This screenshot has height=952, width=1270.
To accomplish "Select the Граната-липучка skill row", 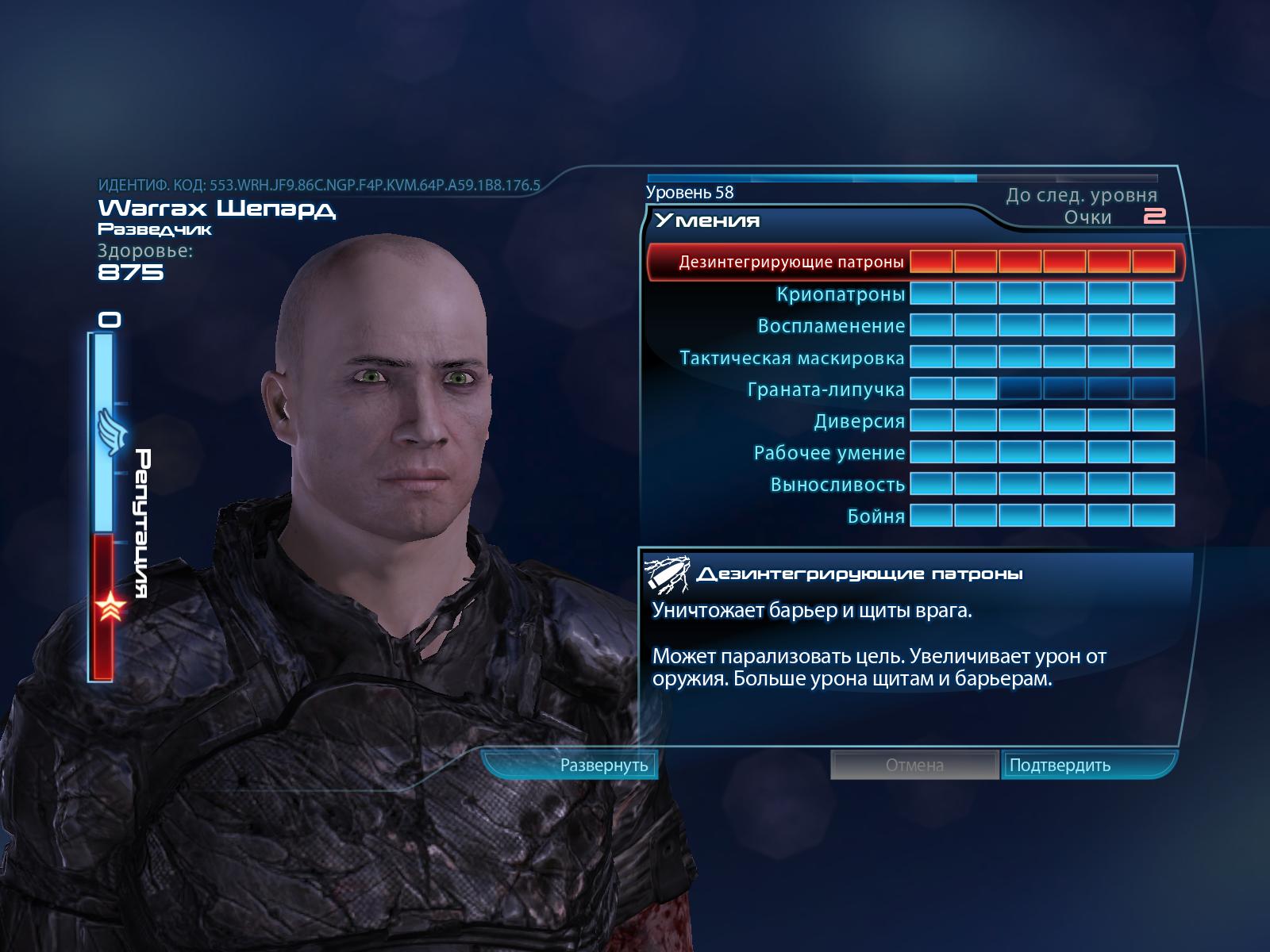I will click(x=825, y=390).
